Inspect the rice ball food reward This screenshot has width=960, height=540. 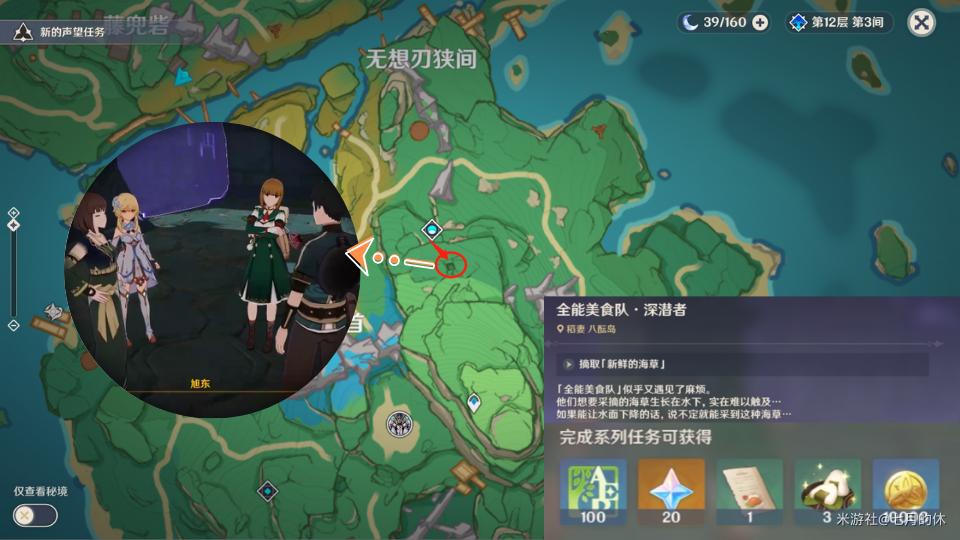point(827,491)
